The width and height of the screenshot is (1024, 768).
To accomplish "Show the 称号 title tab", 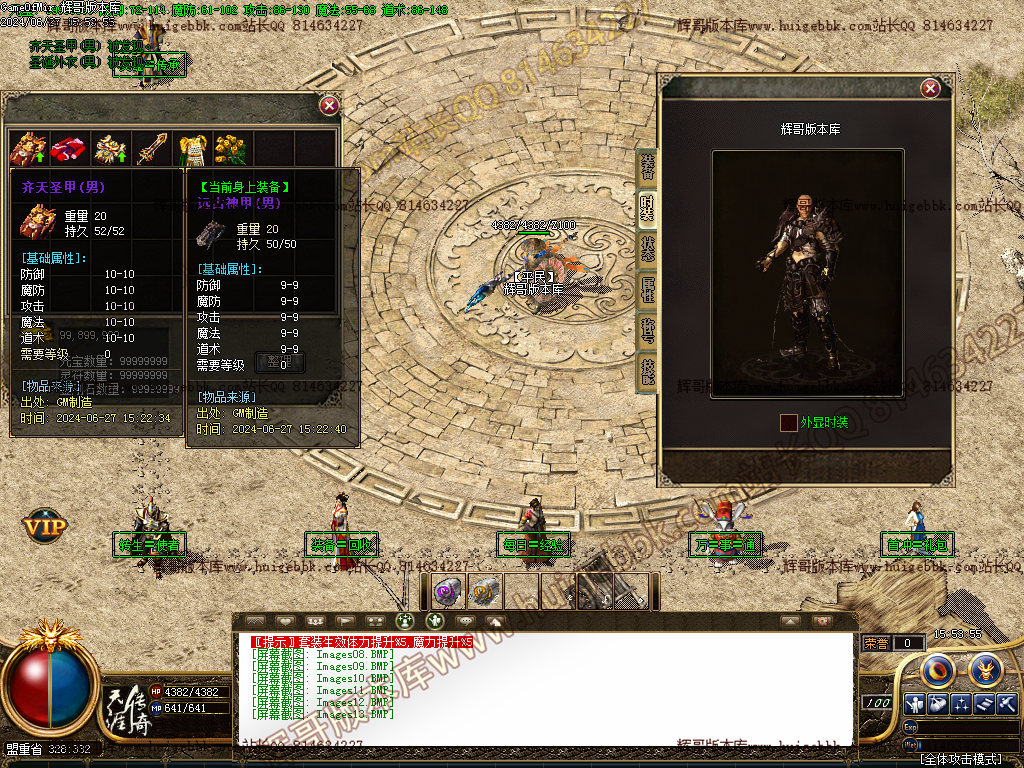I will (x=647, y=331).
